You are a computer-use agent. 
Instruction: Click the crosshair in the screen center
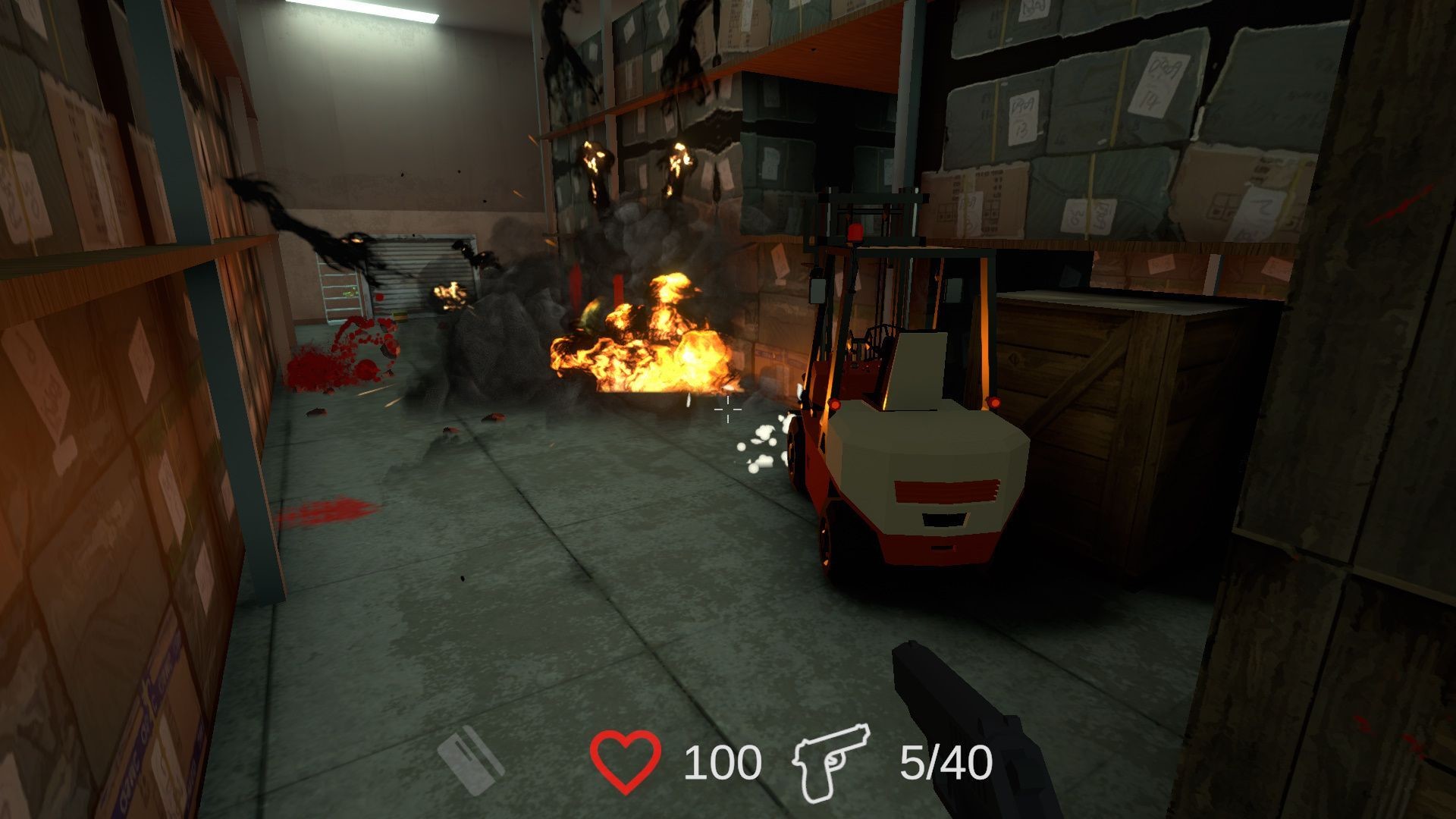pos(727,409)
